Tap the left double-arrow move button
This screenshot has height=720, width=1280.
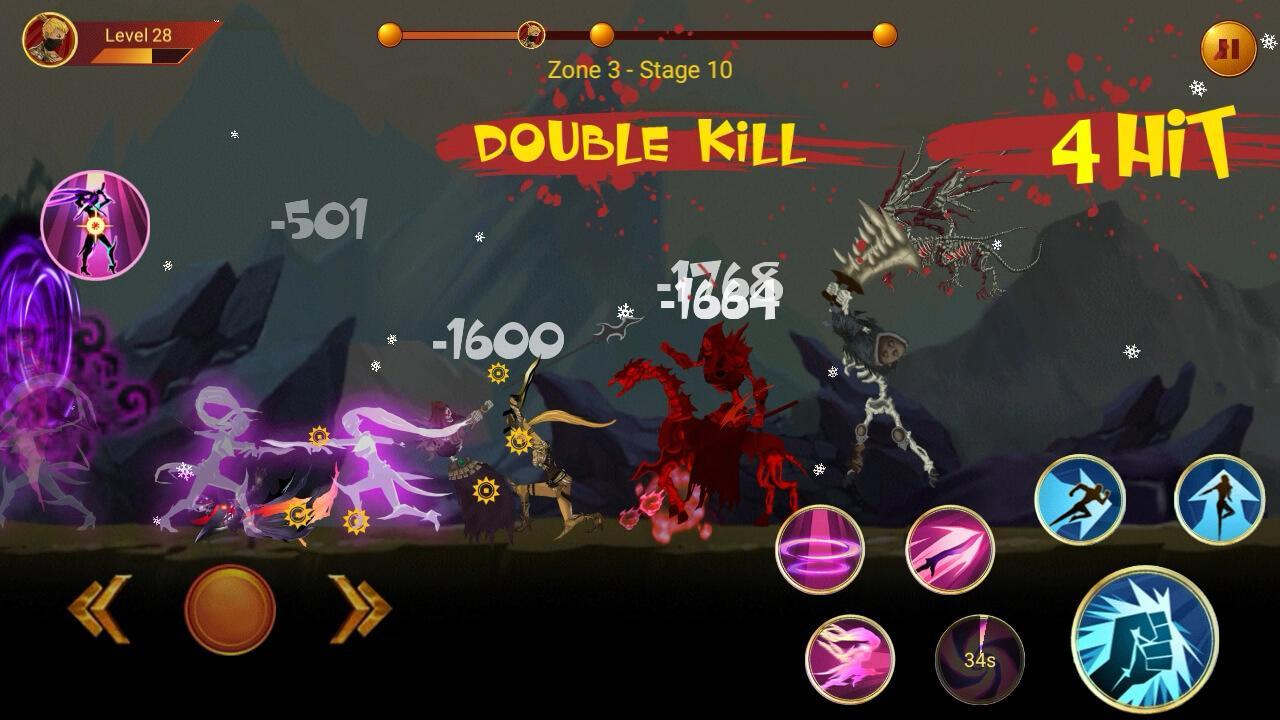(x=100, y=608)
